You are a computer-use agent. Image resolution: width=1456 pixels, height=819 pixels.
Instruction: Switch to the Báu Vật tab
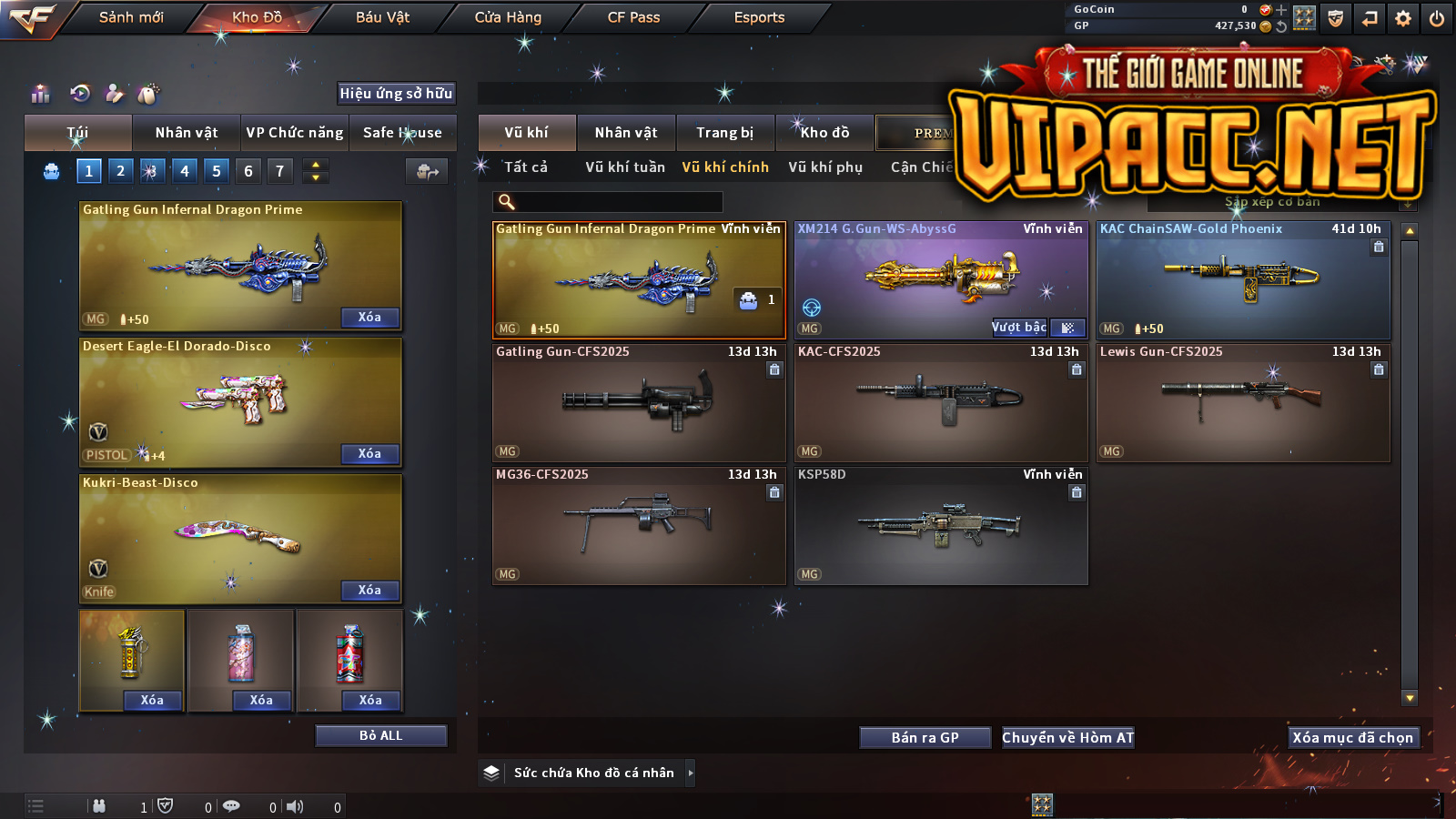pyautogui.click(x=382, y=17)
